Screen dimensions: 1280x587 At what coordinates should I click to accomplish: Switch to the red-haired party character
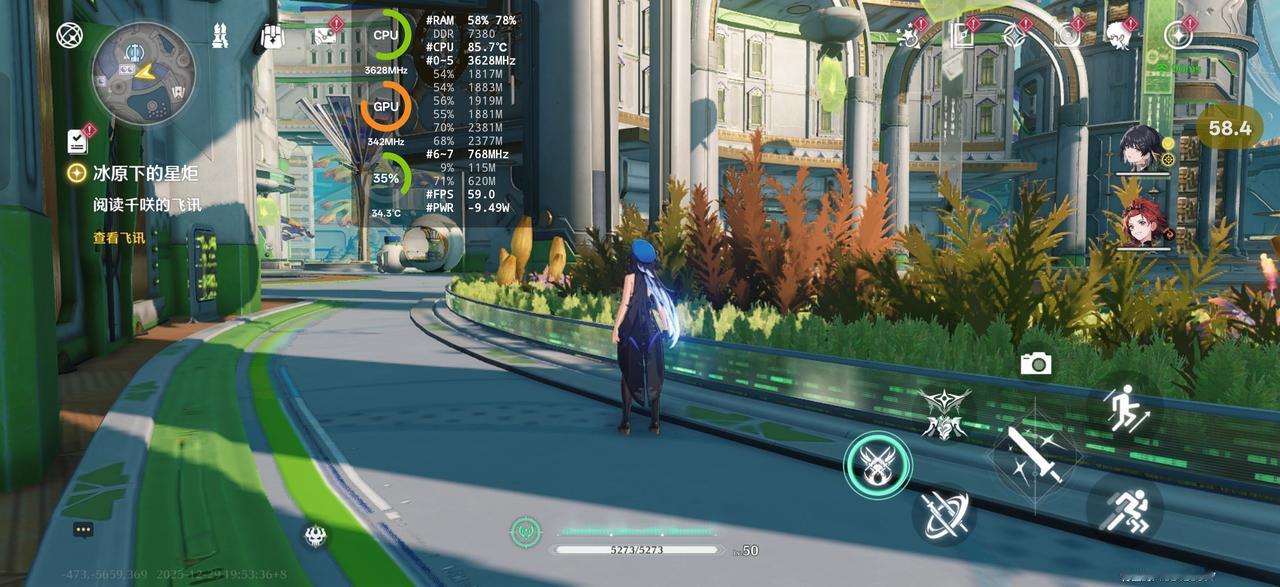(1144, 223)
